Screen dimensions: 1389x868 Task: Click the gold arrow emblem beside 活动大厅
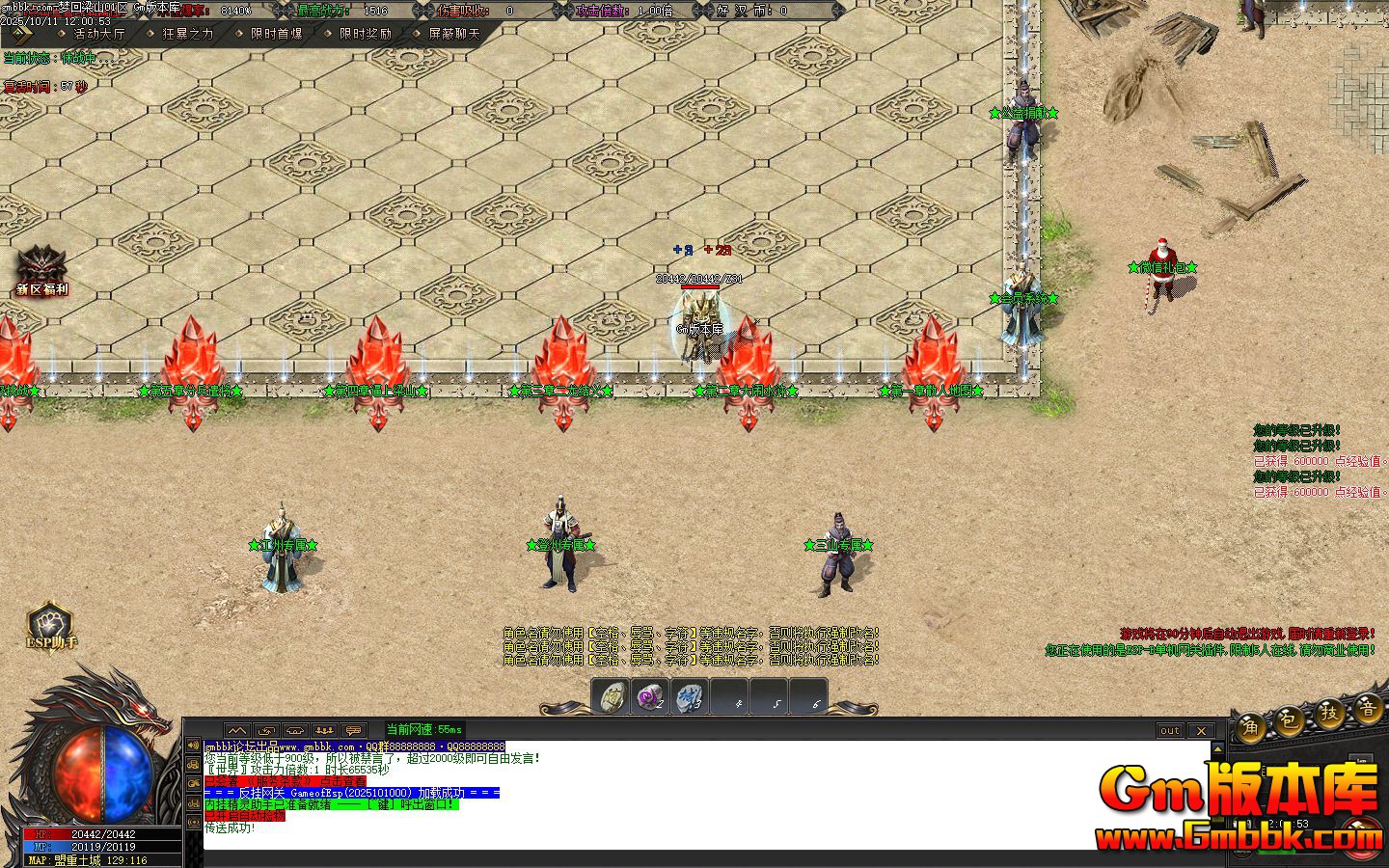[20, 34]
